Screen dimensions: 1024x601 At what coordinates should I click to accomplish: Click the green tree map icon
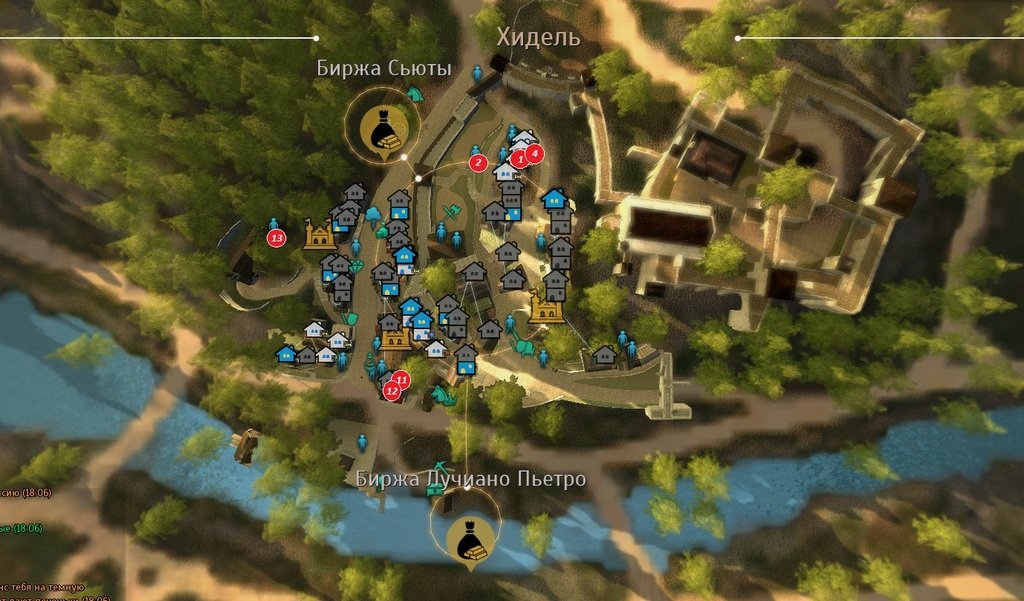(x=372, y=213)
